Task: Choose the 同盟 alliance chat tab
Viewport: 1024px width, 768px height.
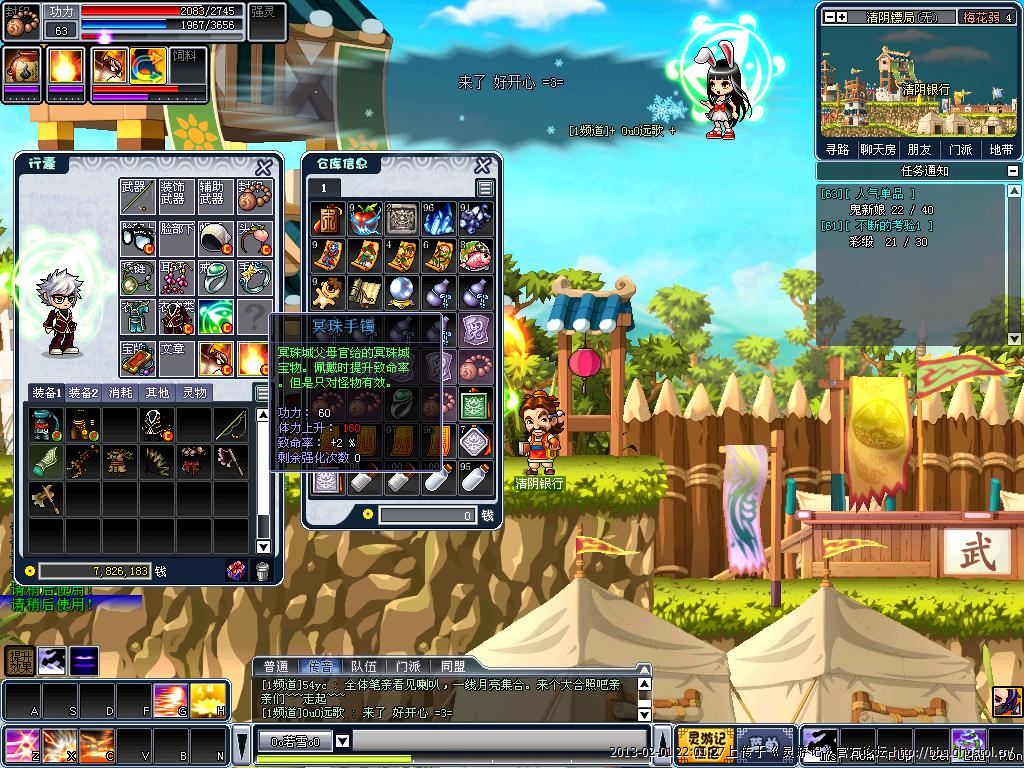Action: (452, 666)
